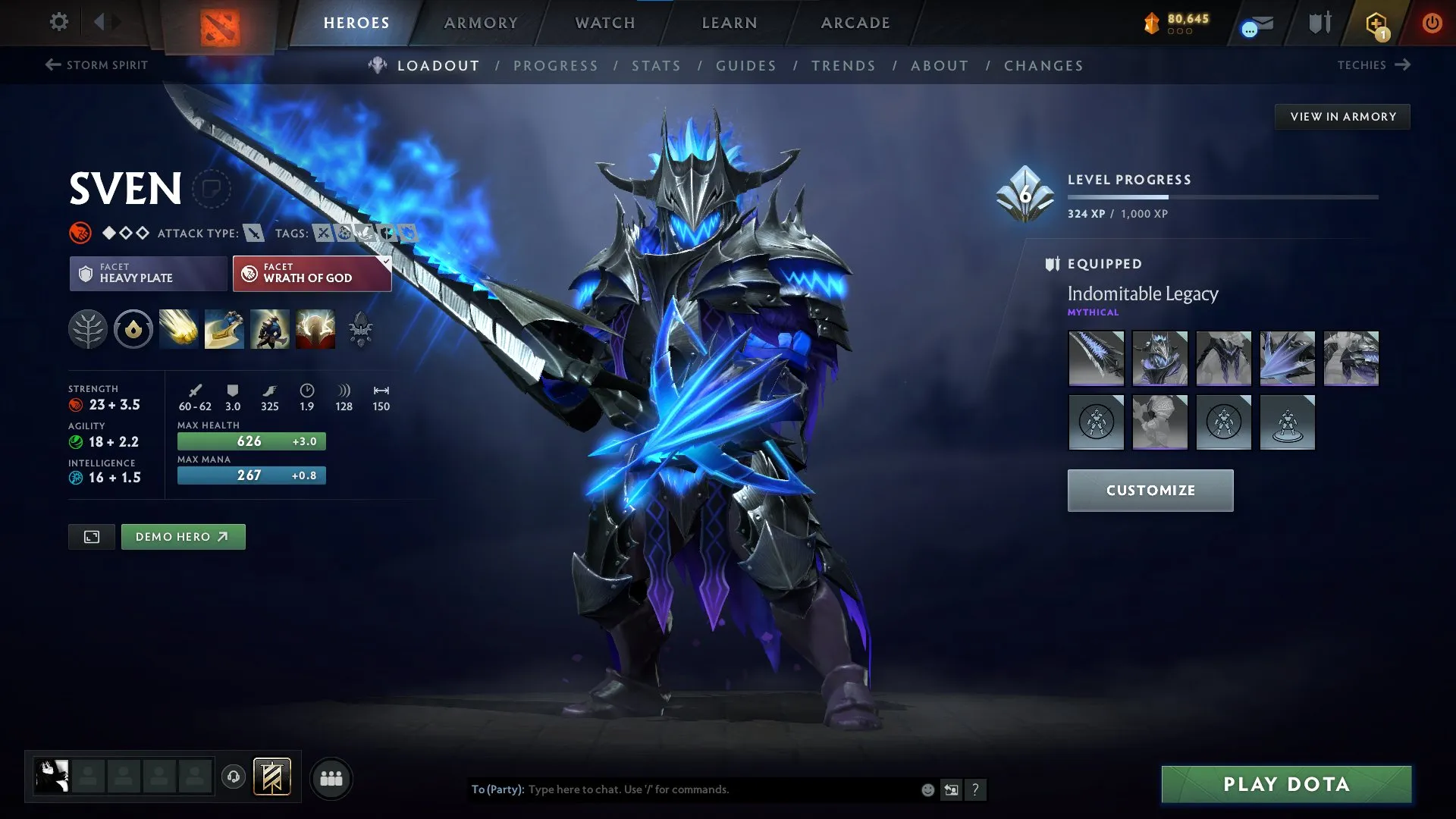Click the DEMO HERO button
Screen dimensions: 1456x819
point(183,536)
